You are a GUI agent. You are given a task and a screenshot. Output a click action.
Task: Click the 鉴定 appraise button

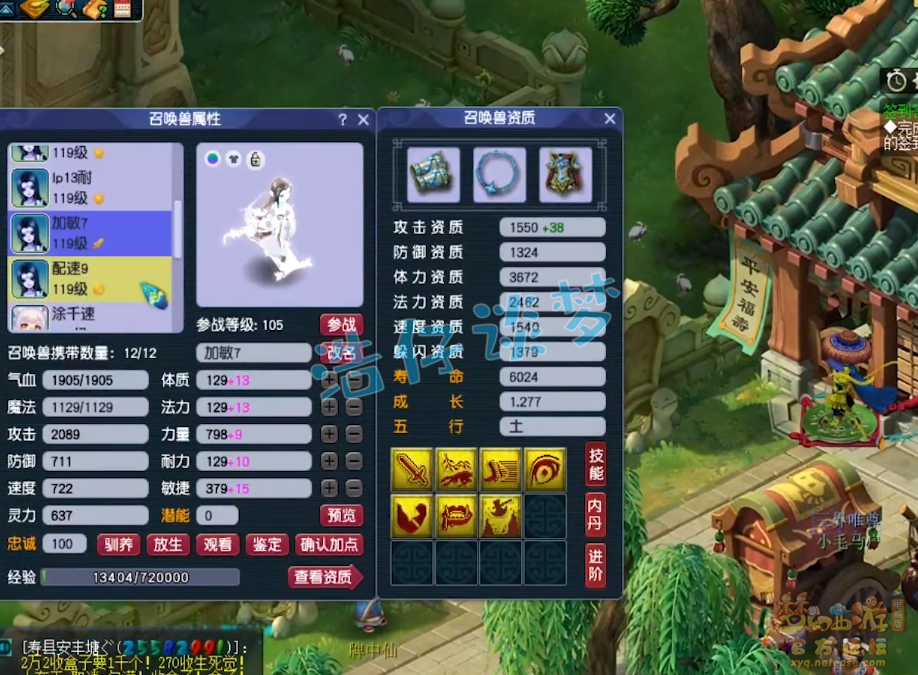pos(266,545)
